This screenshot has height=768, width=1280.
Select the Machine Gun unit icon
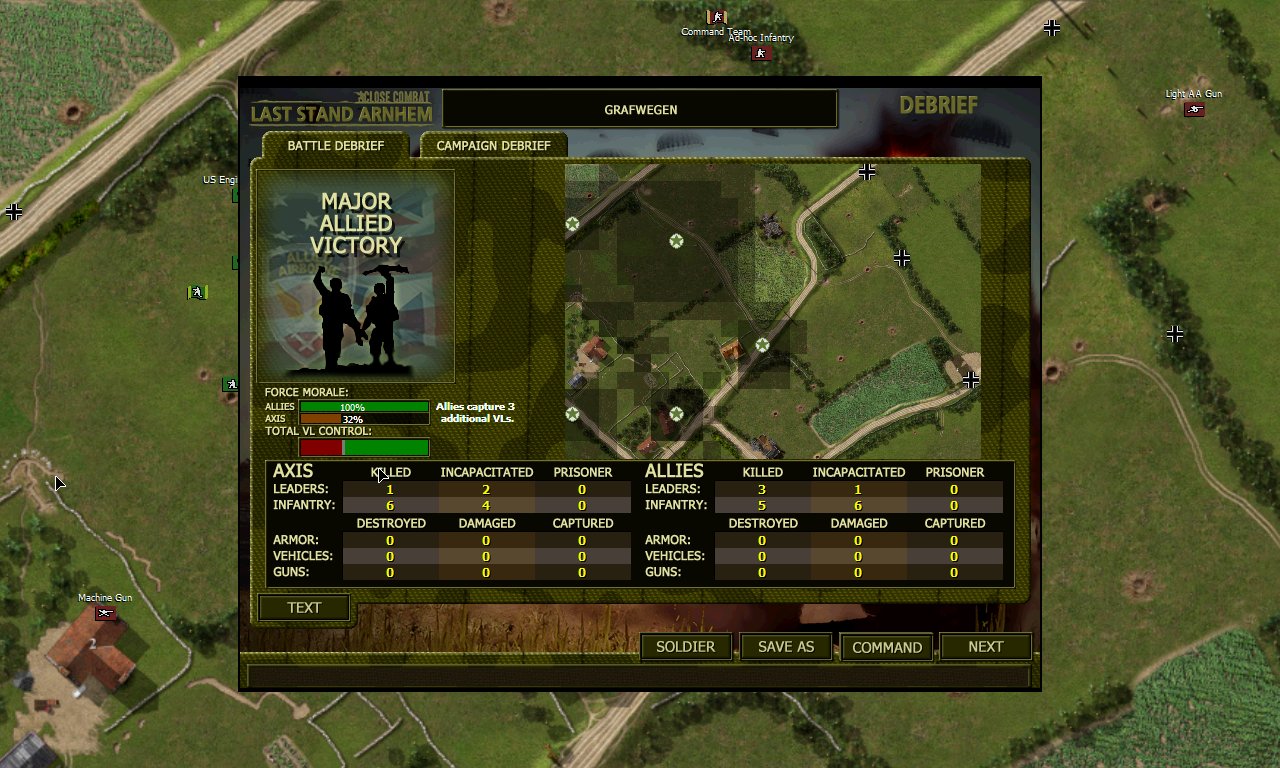[106, 611]
